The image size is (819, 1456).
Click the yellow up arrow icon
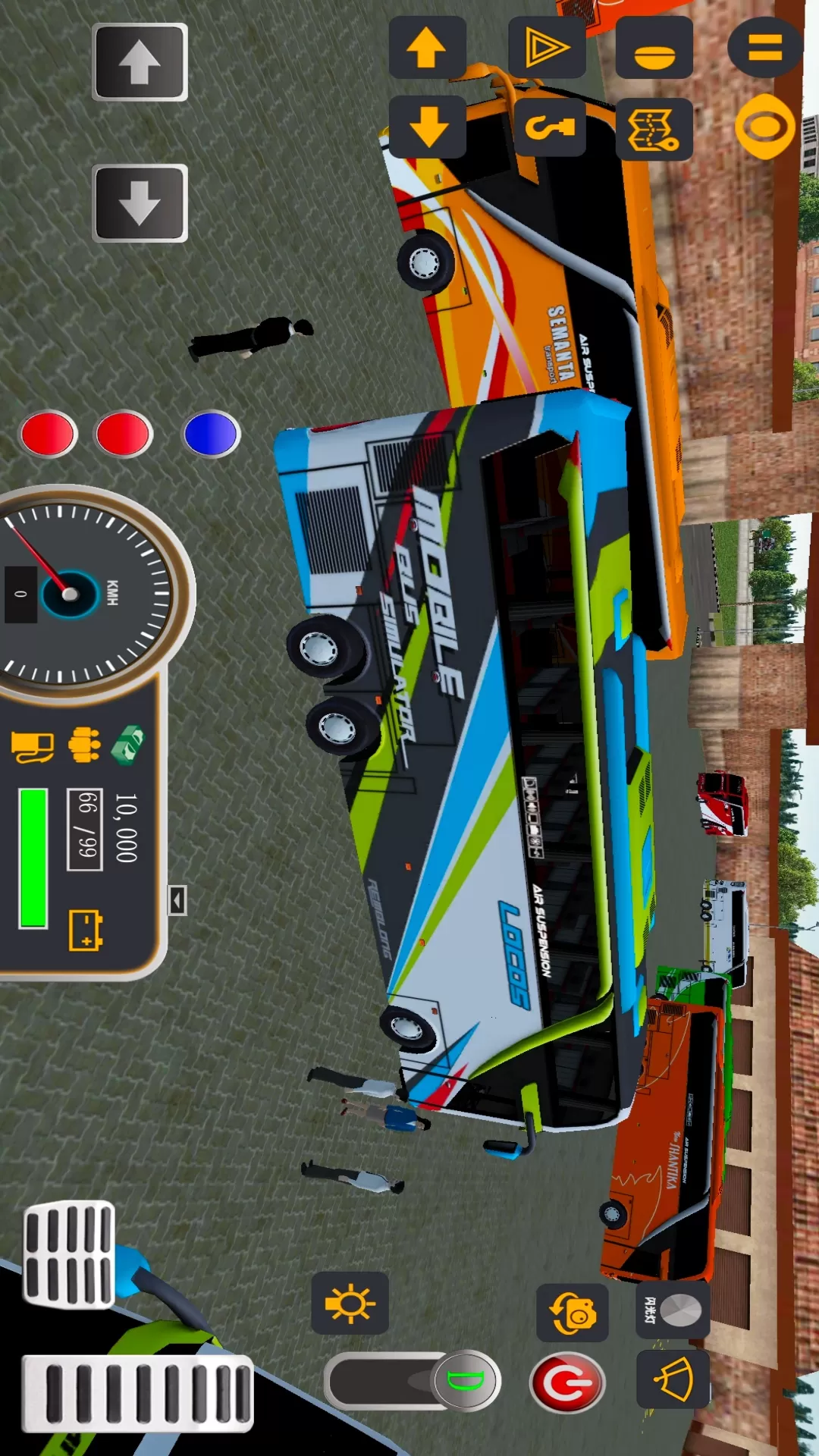coord(427,47)
